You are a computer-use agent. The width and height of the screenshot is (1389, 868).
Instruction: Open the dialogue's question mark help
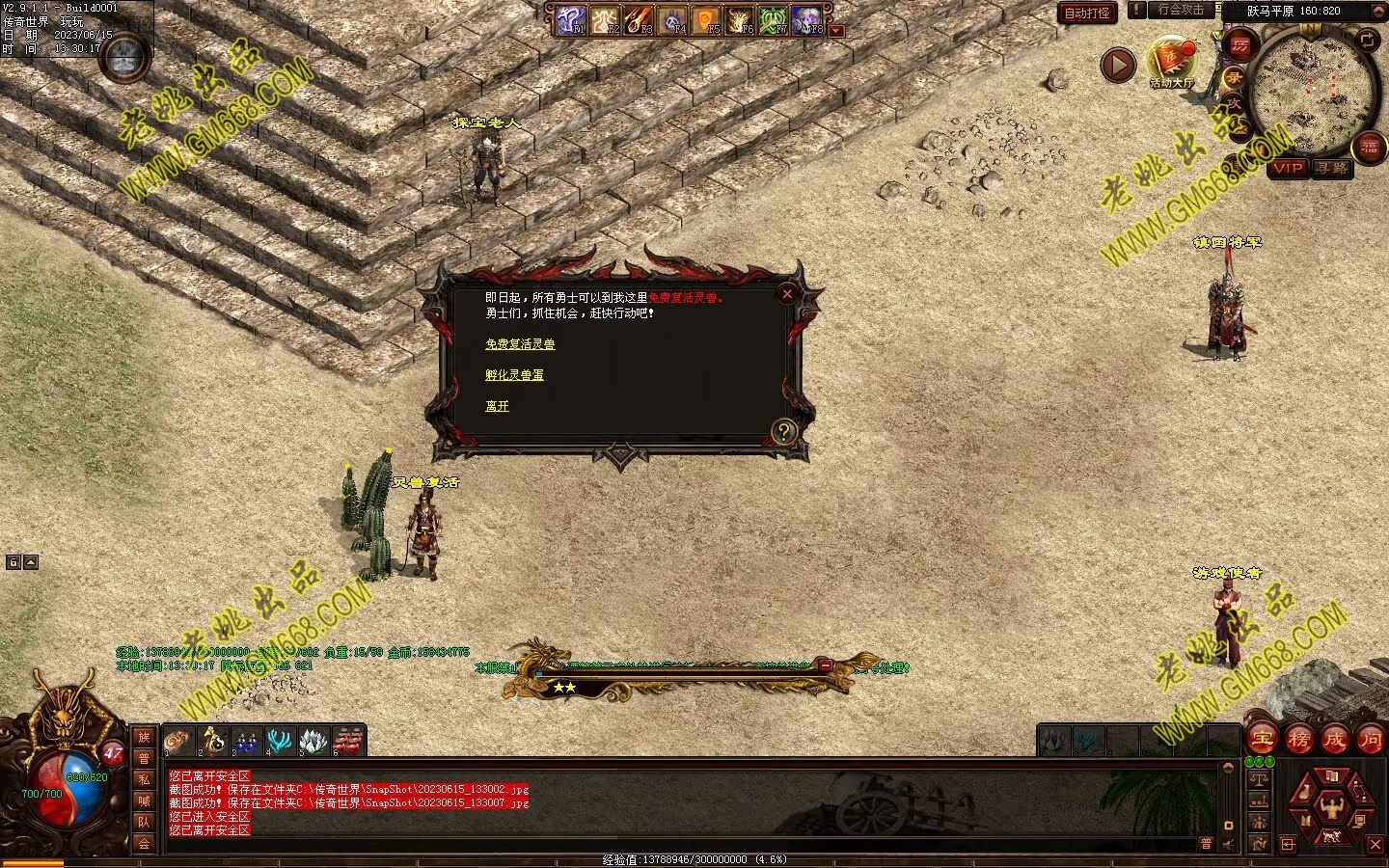pos(782,431)
